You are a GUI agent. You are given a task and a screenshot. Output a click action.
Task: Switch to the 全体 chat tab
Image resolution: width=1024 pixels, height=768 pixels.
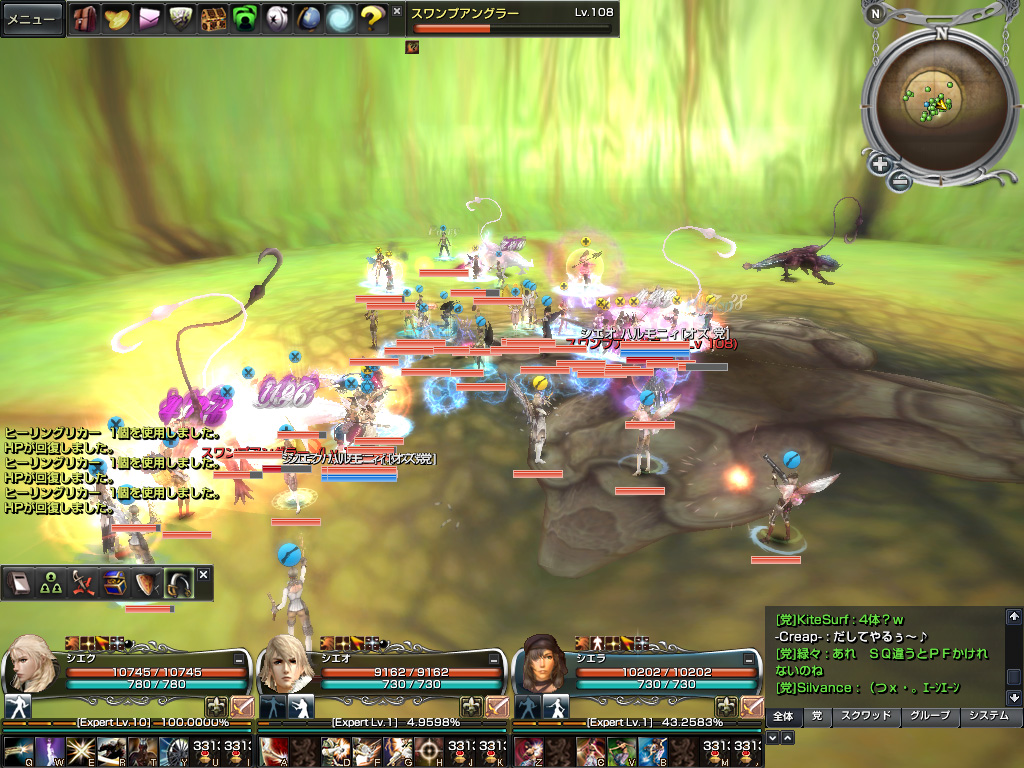783,716
